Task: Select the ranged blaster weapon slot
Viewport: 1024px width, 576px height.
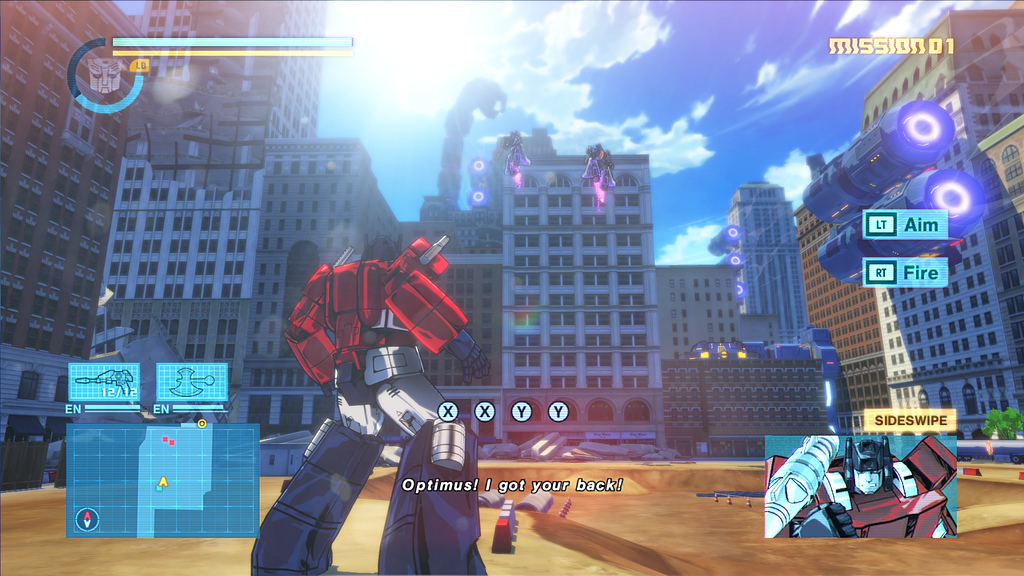Action: tap(104, 382)
